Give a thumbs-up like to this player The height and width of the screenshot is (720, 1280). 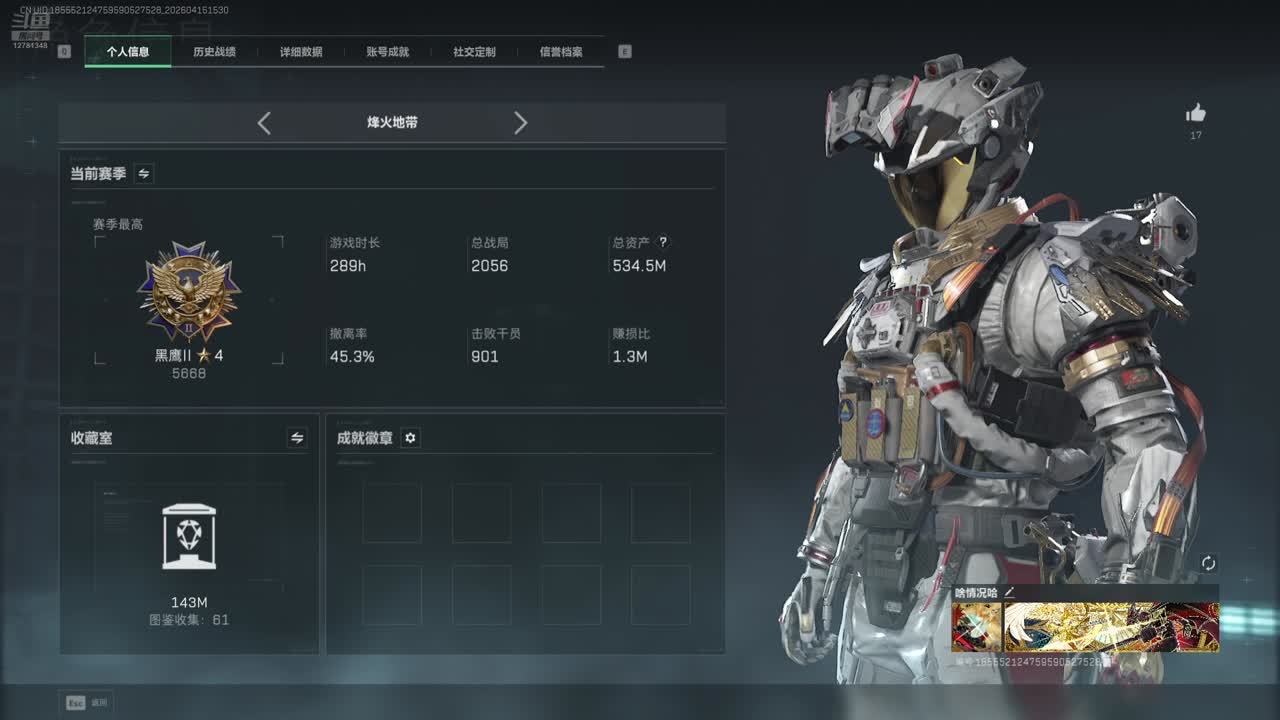tap(1196, 114)
